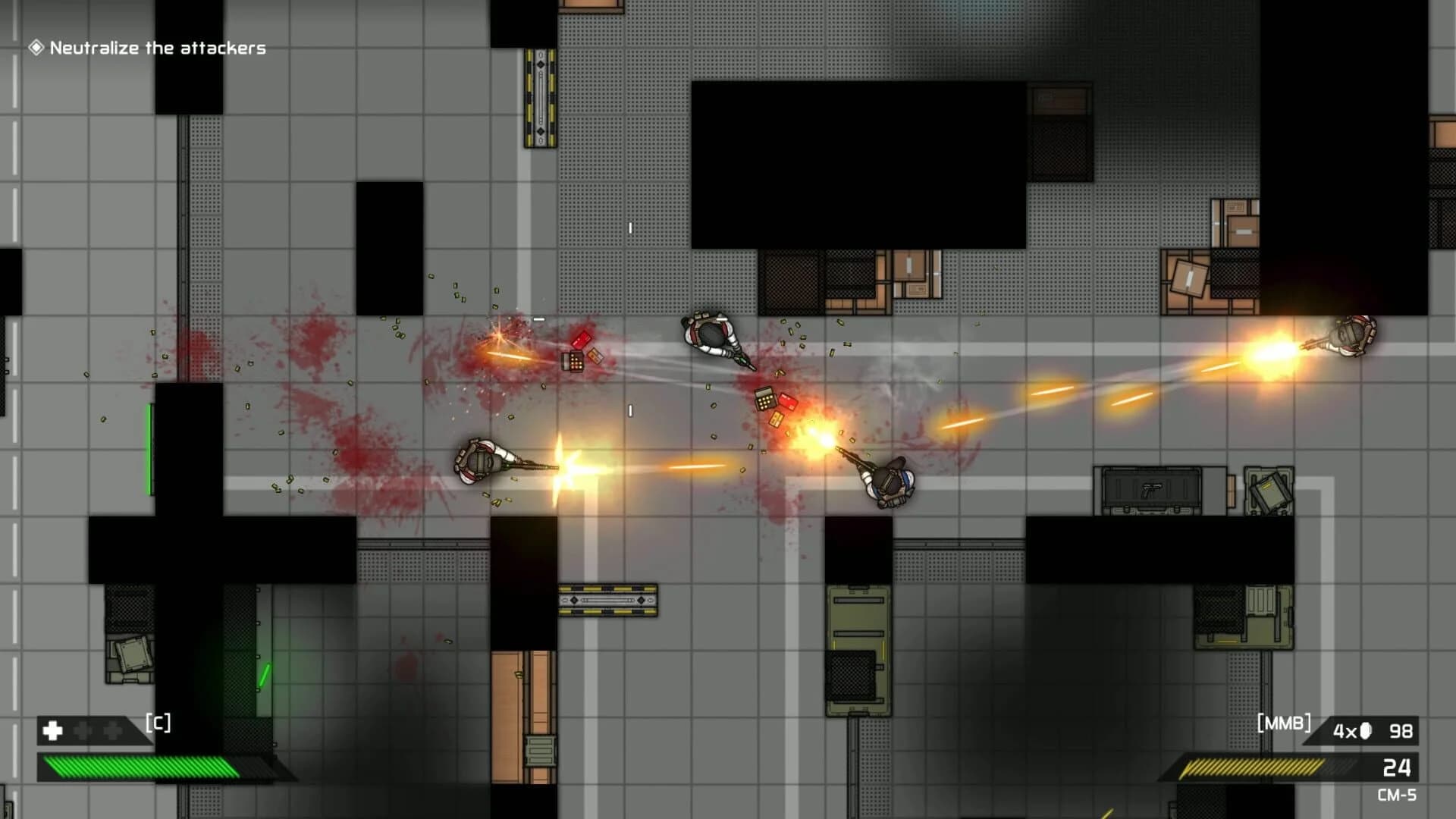This screenshot has height=819, width=1456.
Task: Select the reserve ammo count 98
Action: 1401,731
